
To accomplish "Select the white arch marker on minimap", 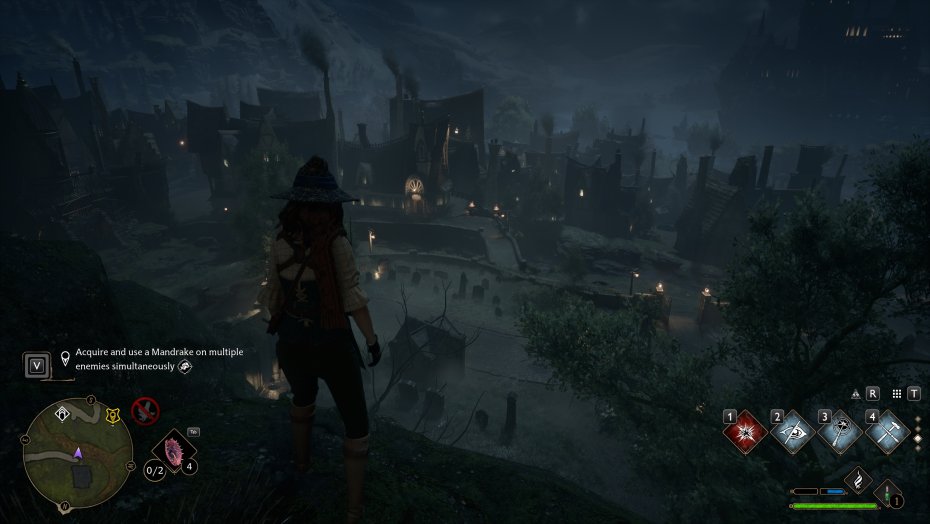I will [62, 411].
